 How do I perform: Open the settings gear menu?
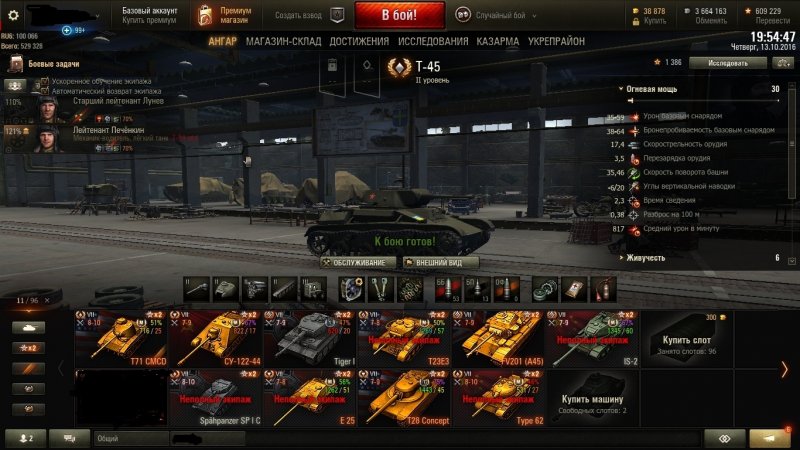pyautogui.click(x=13, y=15)
